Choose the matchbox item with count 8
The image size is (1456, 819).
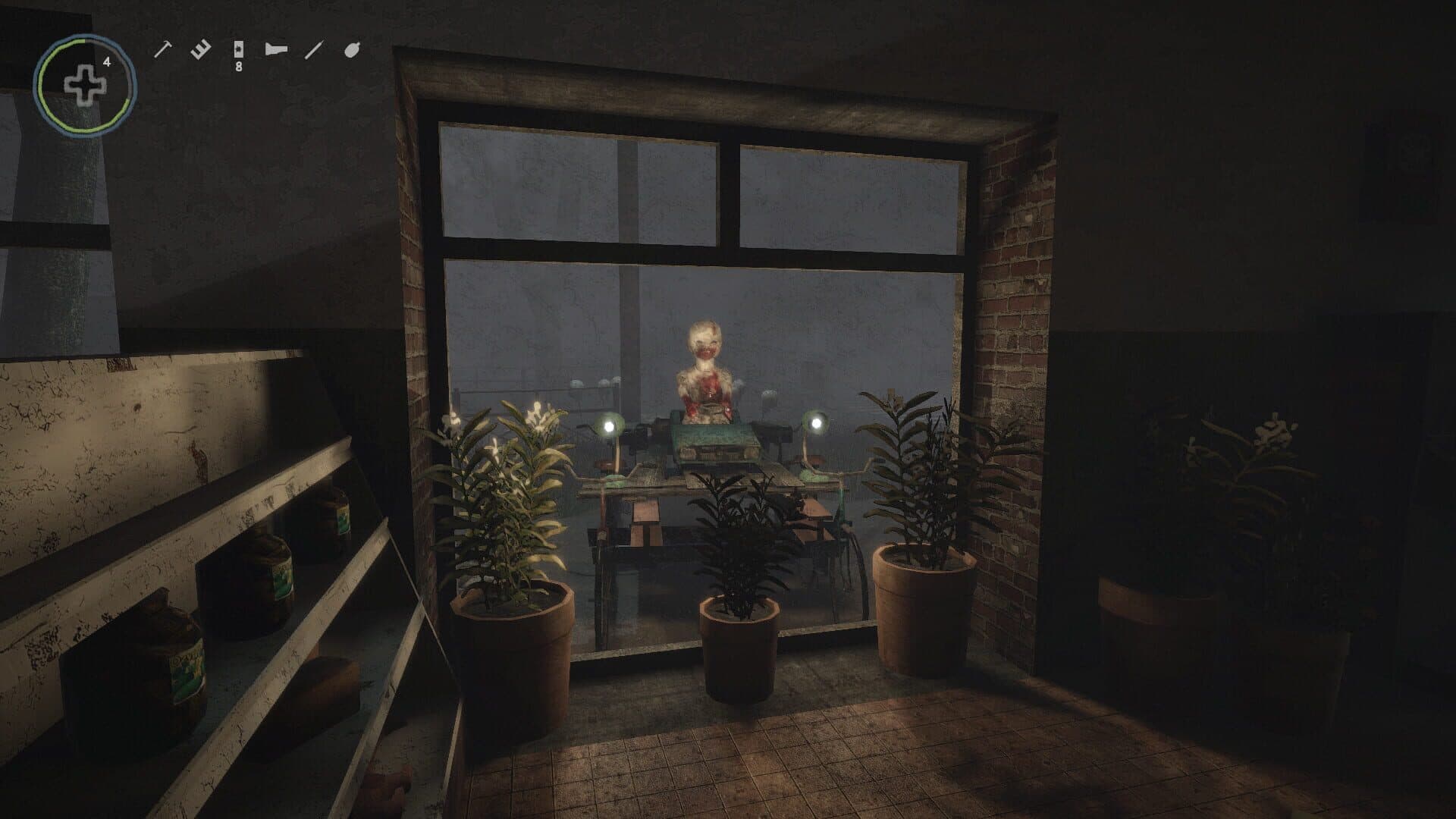point(238,52)
